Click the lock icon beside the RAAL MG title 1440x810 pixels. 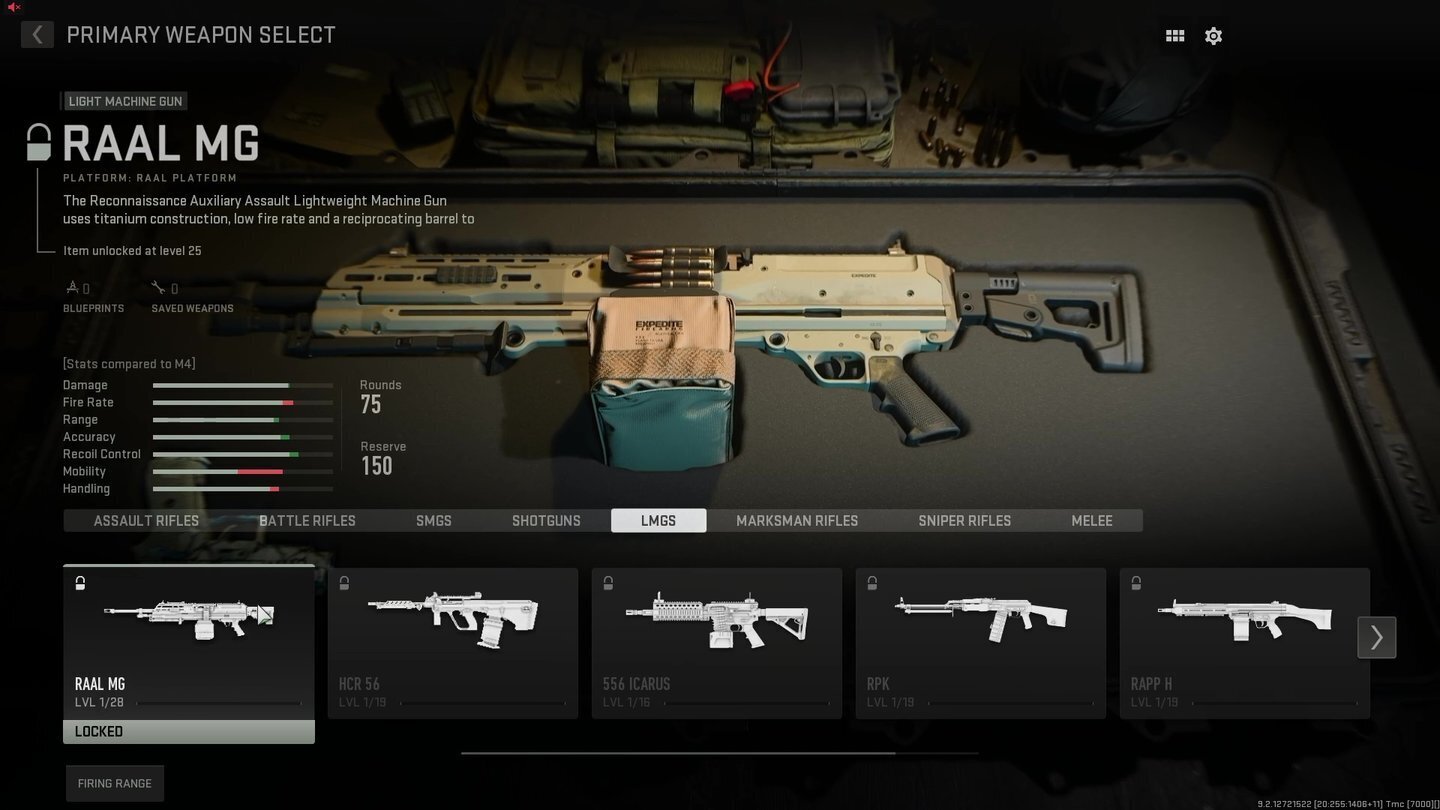[x=38, y=141]
